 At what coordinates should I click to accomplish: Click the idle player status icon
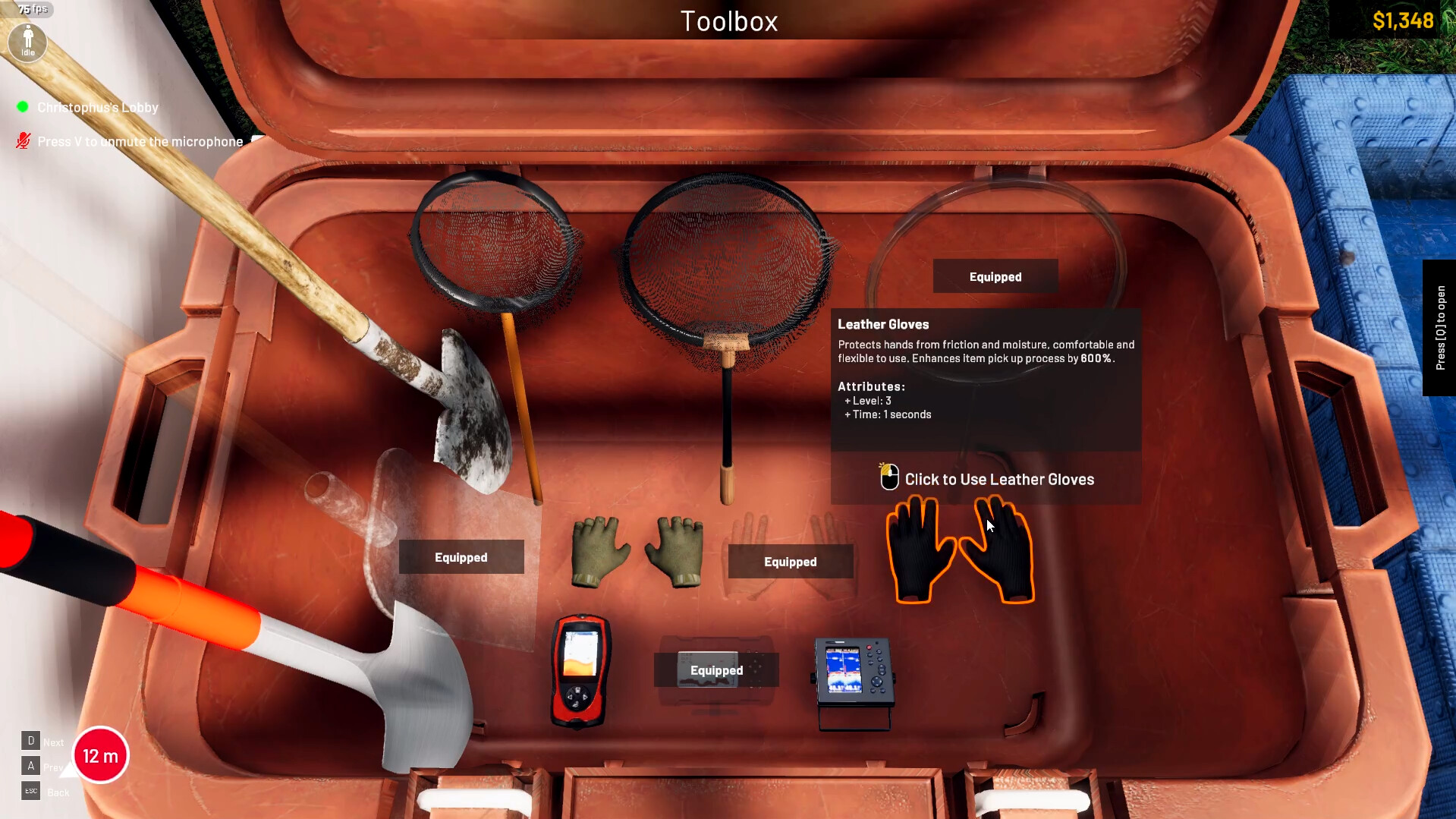tap(27, 43)
